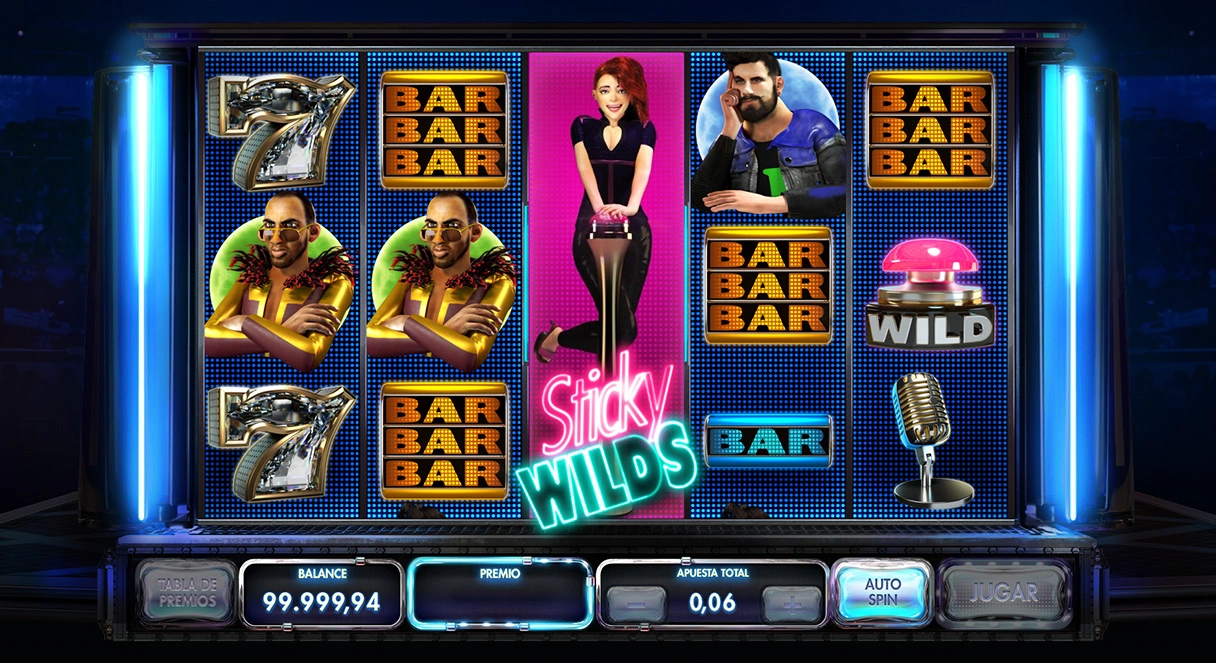Decrease the Apuesta Total bet amount
The image size is (1216, 663).
(x=635, y=603)
